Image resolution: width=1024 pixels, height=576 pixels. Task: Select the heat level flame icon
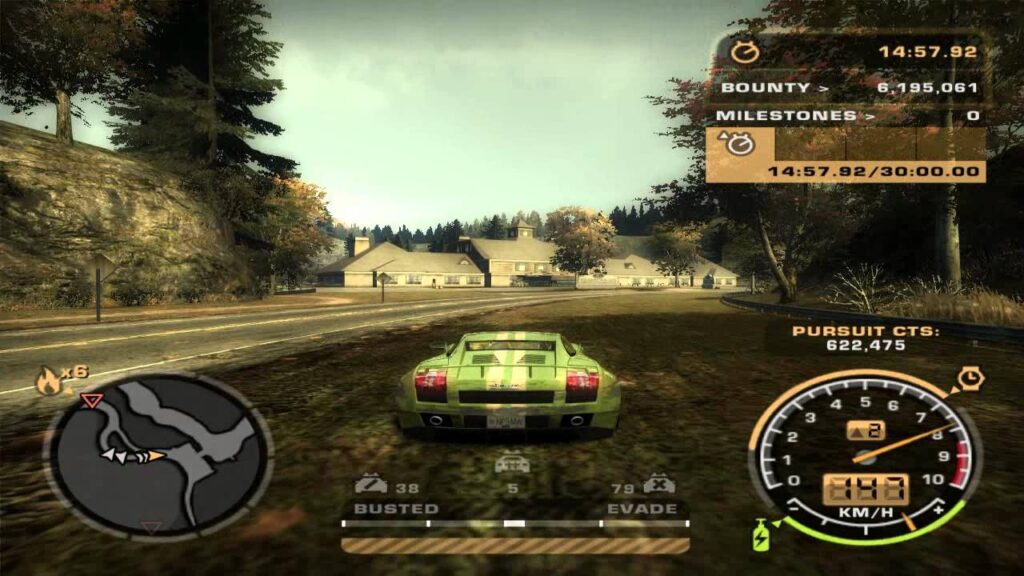(x=47, y=379)
